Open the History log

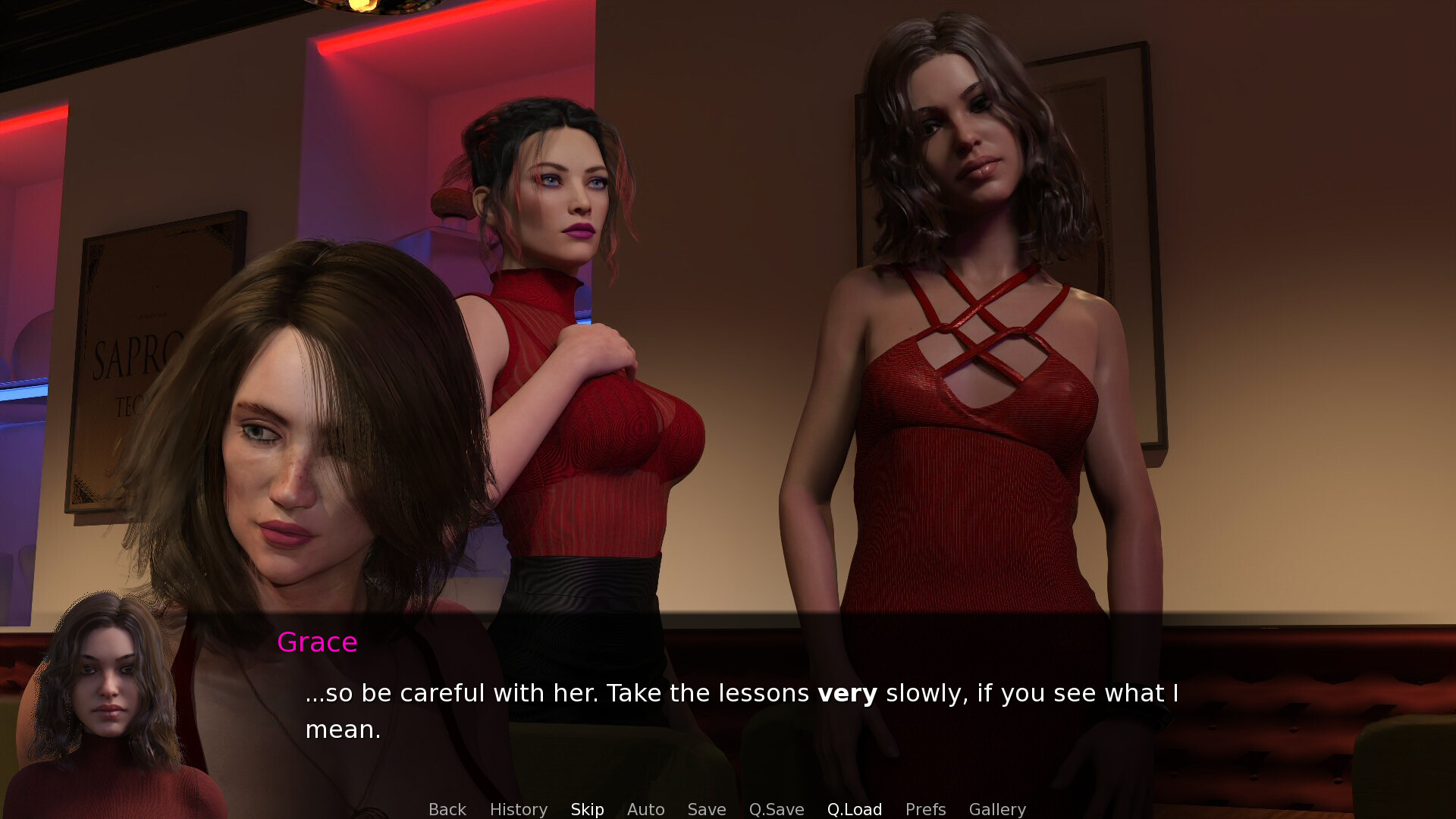coord(518,809)
